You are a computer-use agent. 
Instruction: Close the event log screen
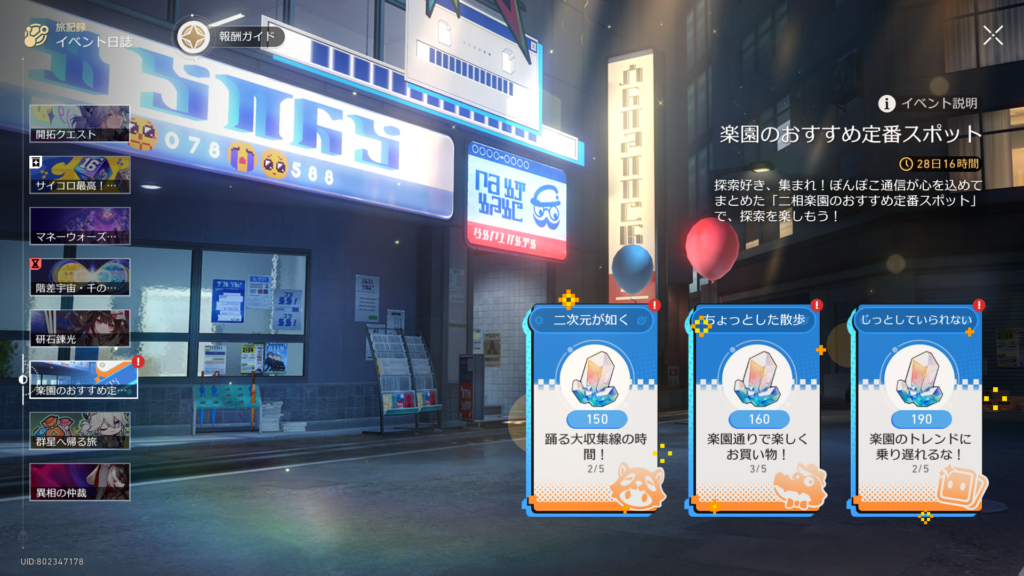[x=992, y=36]
